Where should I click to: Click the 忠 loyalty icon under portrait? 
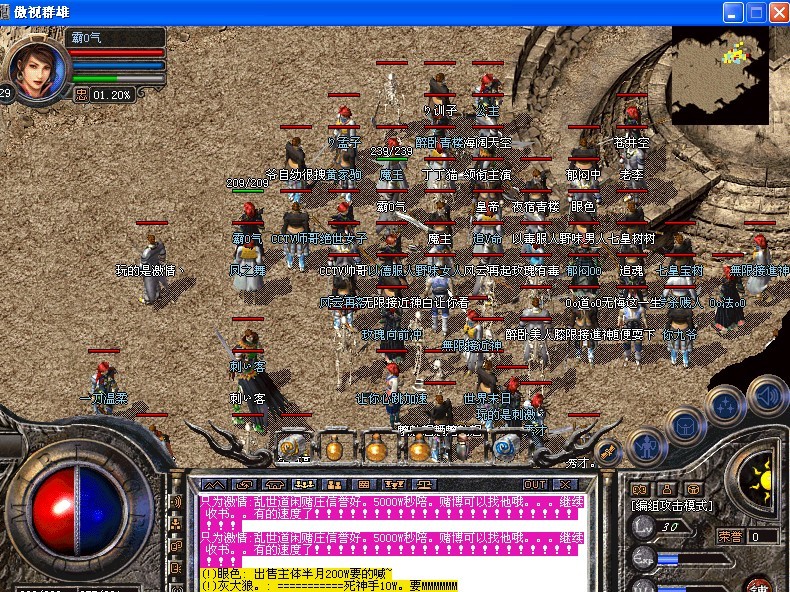82,95
